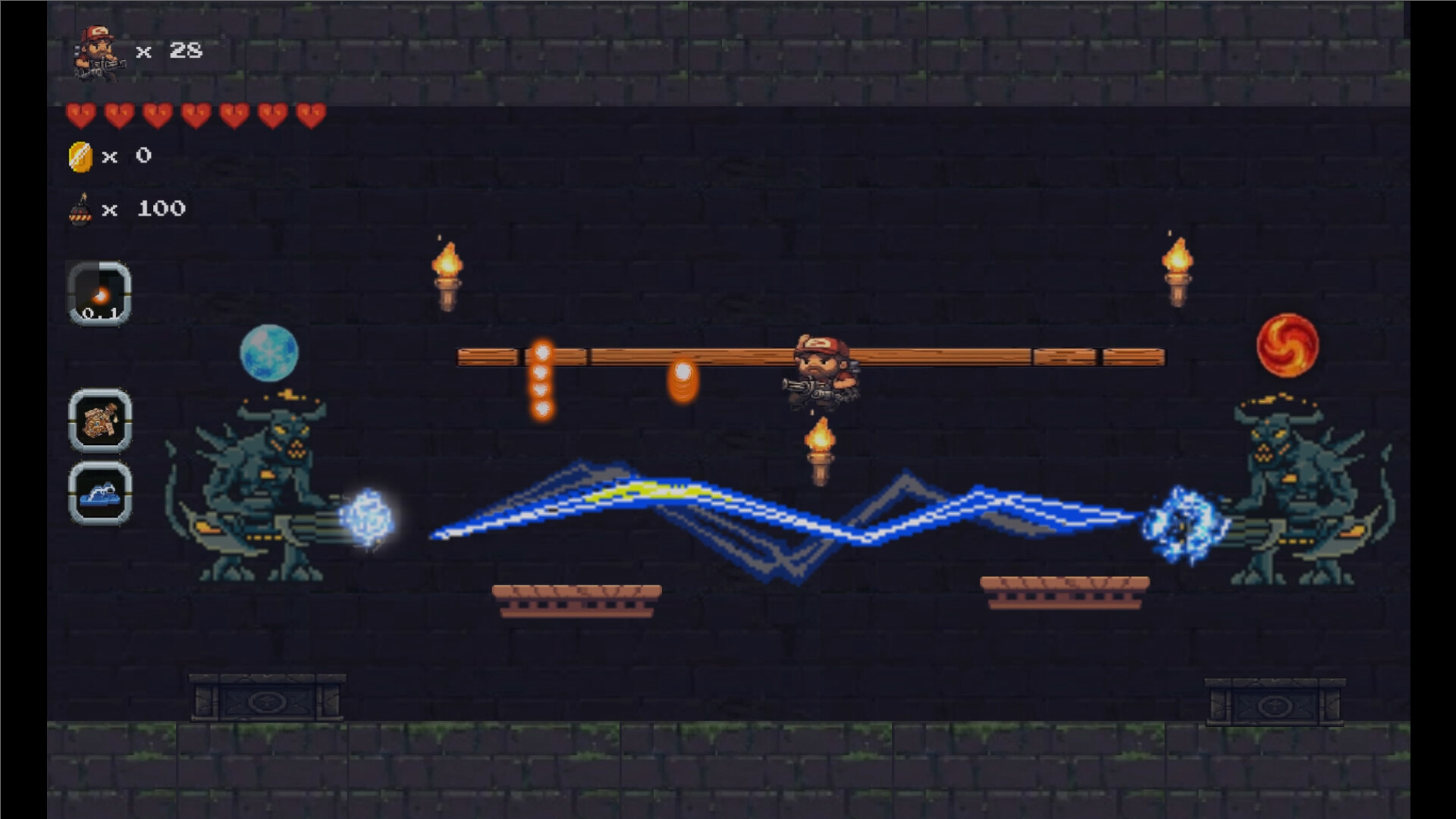Open the TNT dynamite inventory slot

tap(100, 422)
